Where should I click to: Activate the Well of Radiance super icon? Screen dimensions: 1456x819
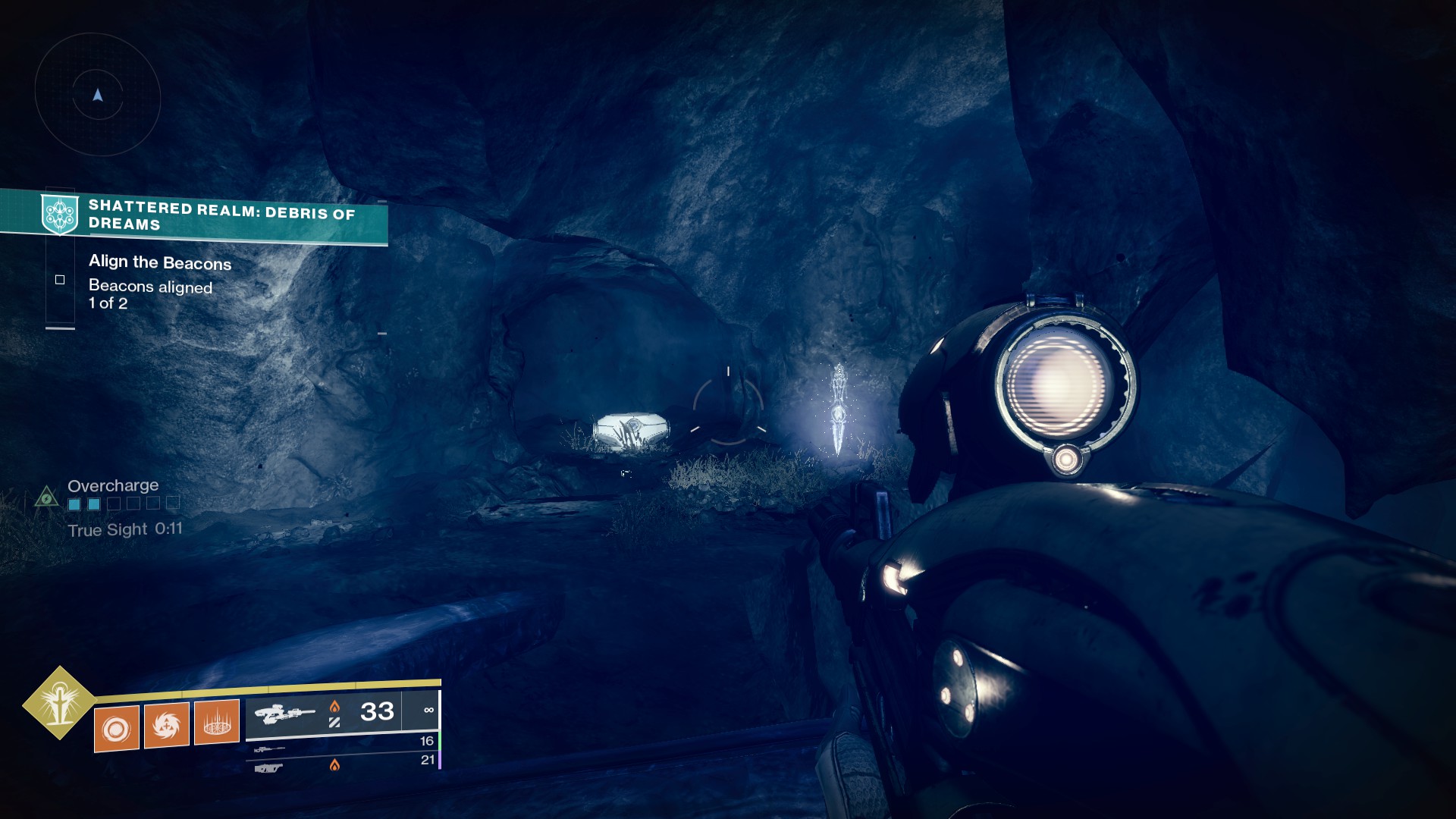(59, 703)
